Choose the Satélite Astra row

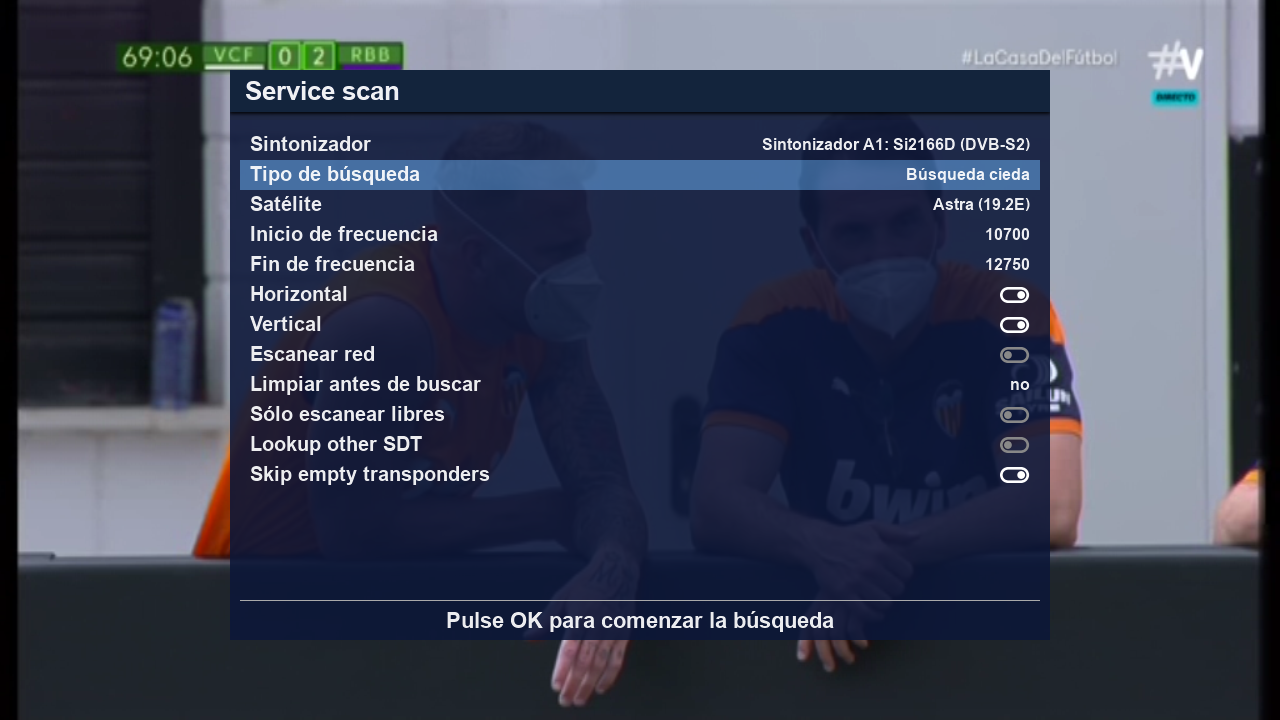tap(640, 205)
